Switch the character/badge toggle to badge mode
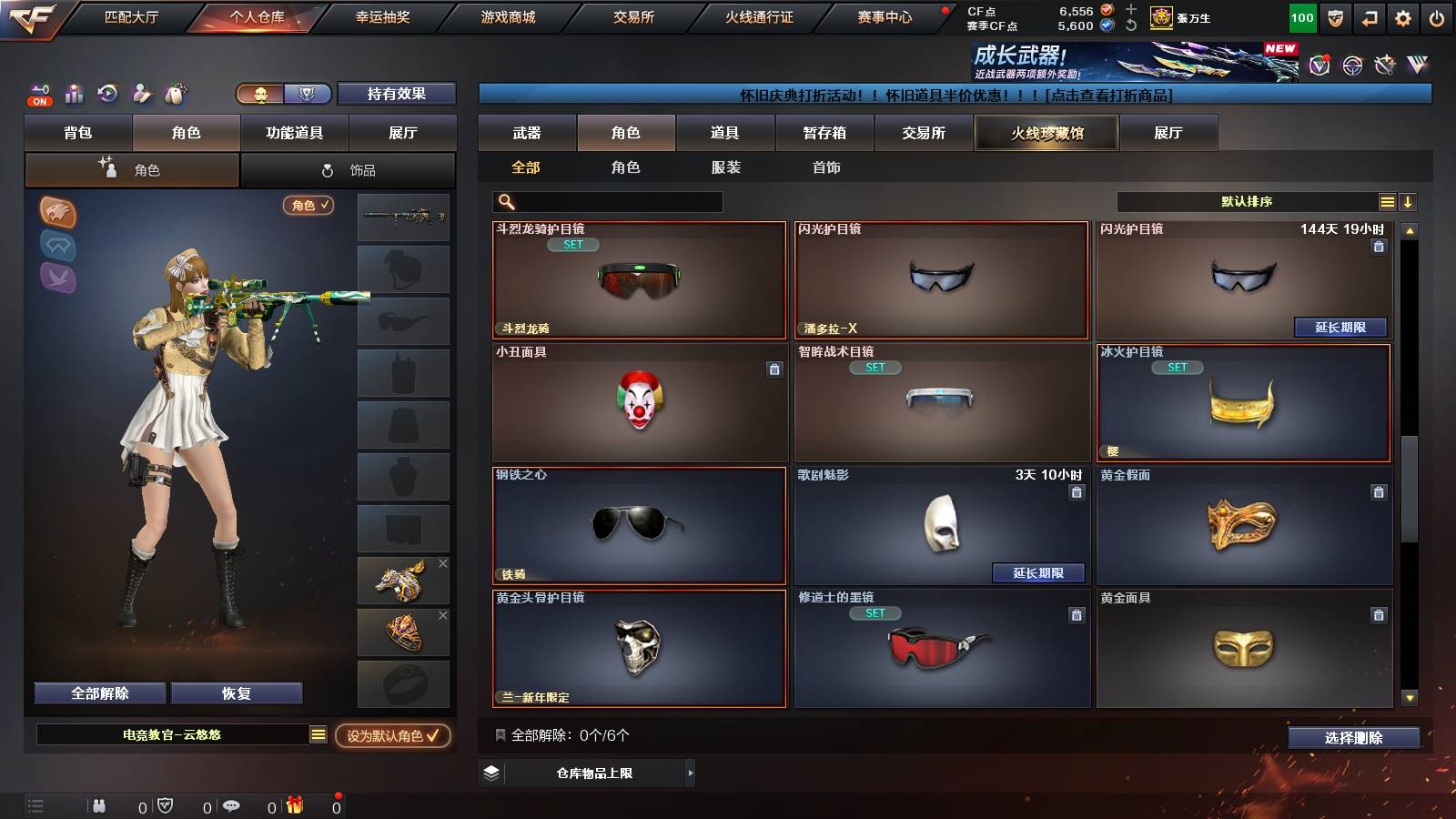This screenshot has width=1456, height=819. point(308,94)
